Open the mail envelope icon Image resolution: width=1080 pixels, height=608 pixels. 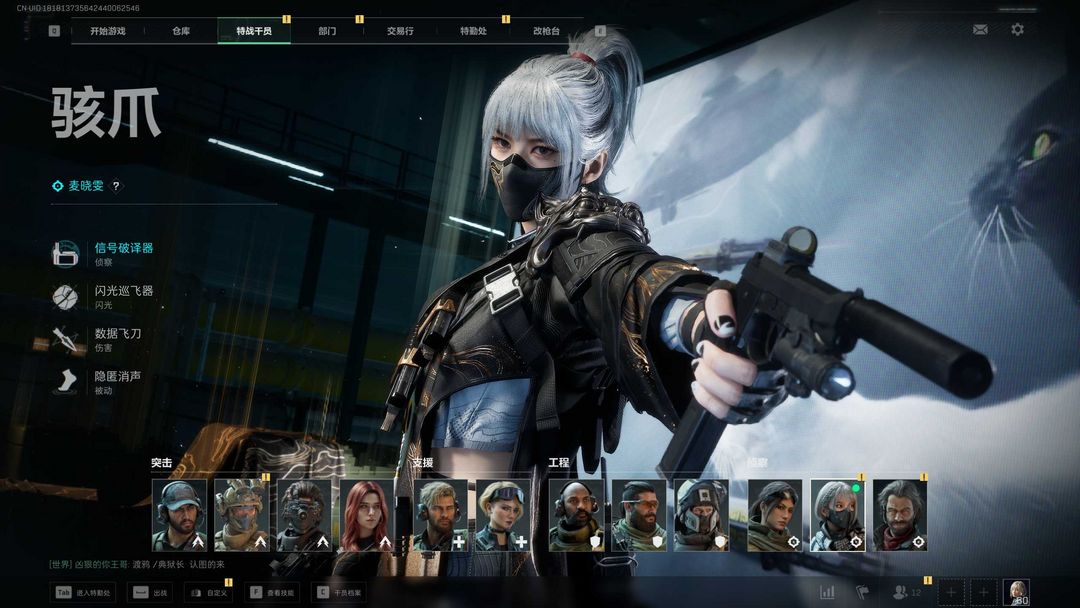pos(980,30)
